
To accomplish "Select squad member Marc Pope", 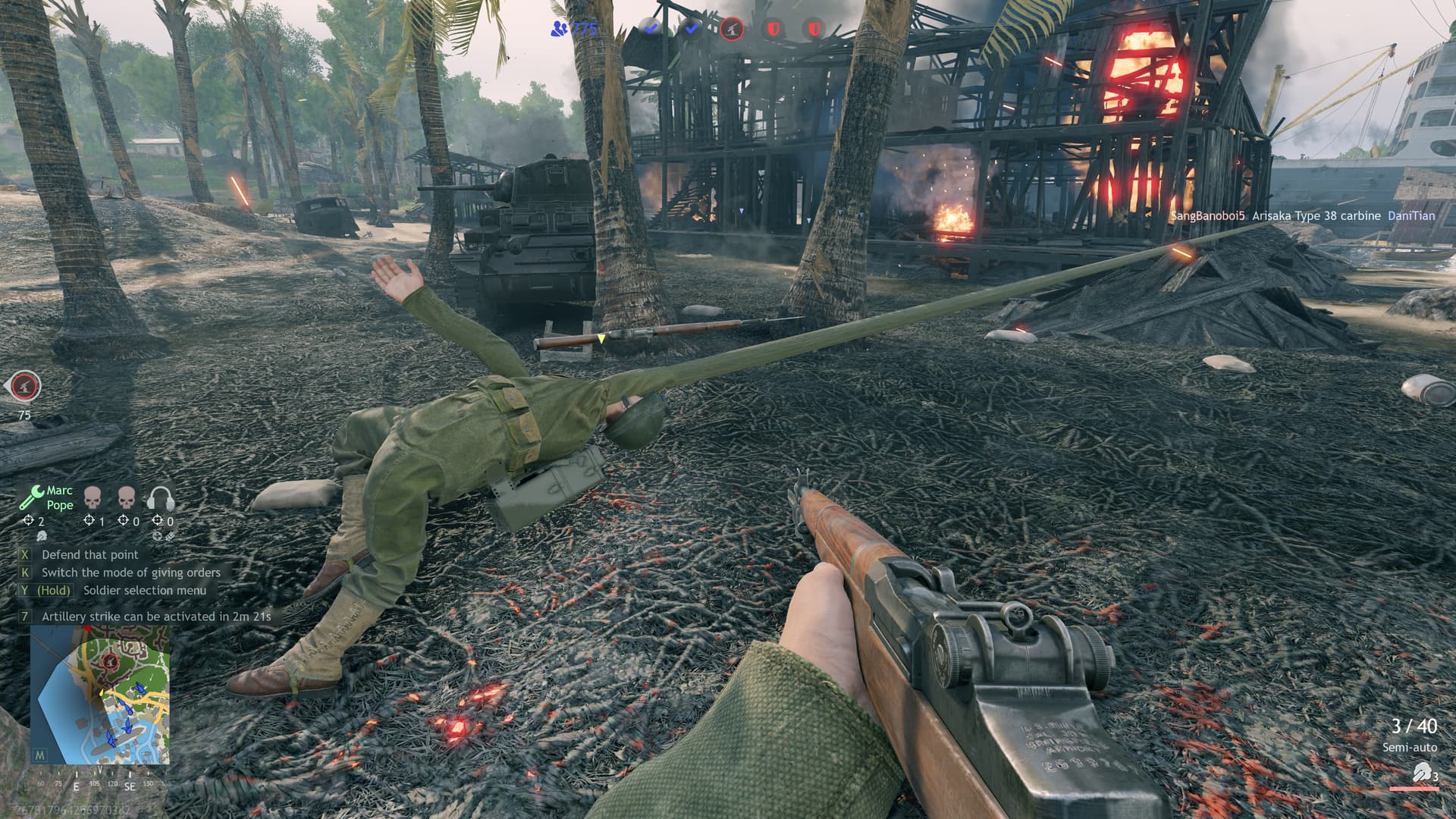I will 47,497.
